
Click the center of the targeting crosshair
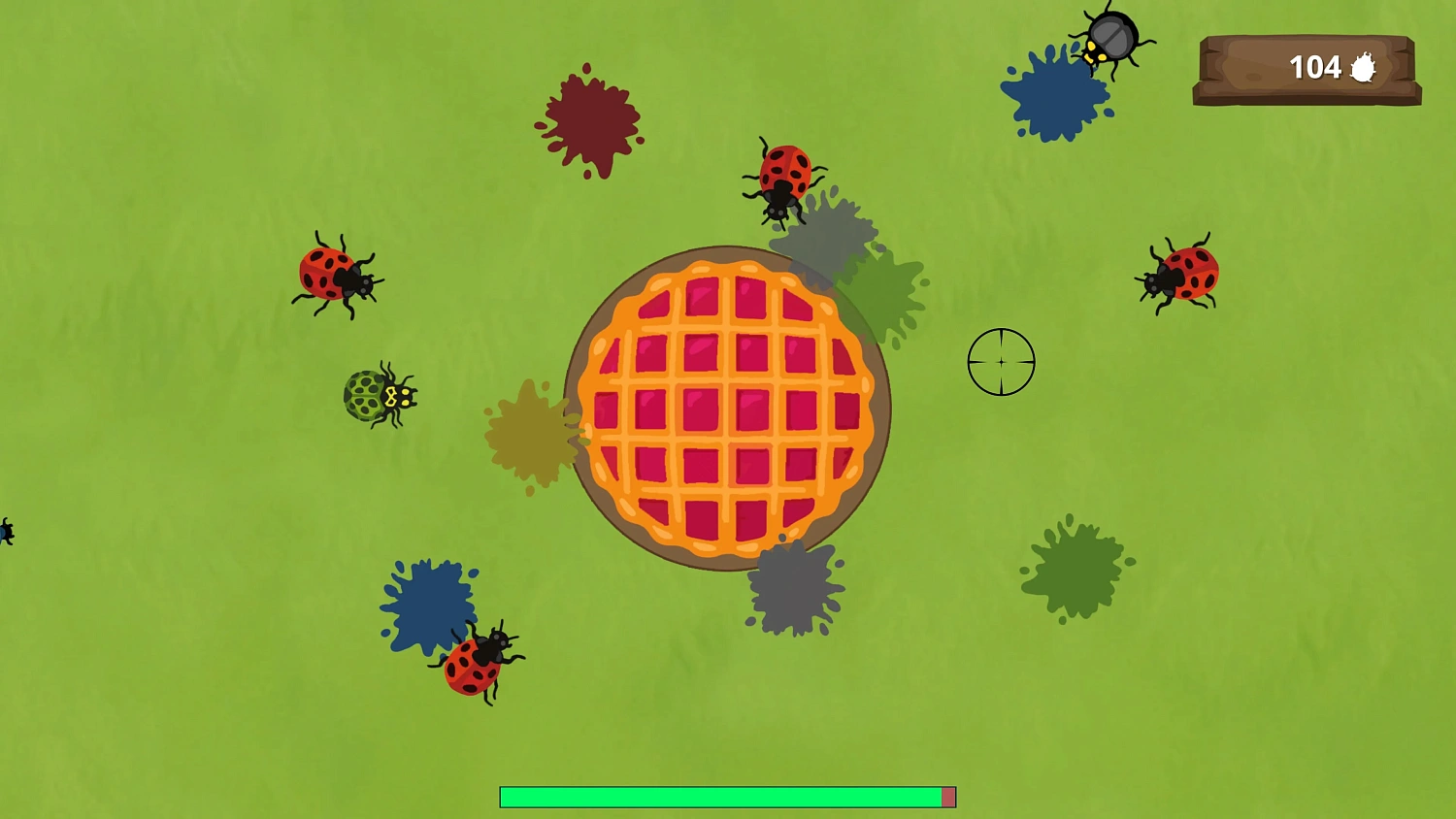(x=1001, y=361)
